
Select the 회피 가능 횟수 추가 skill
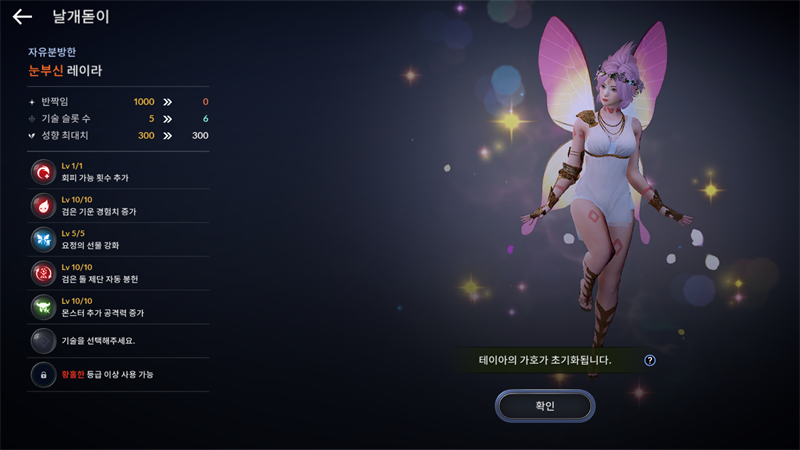[x=44, y=172]
